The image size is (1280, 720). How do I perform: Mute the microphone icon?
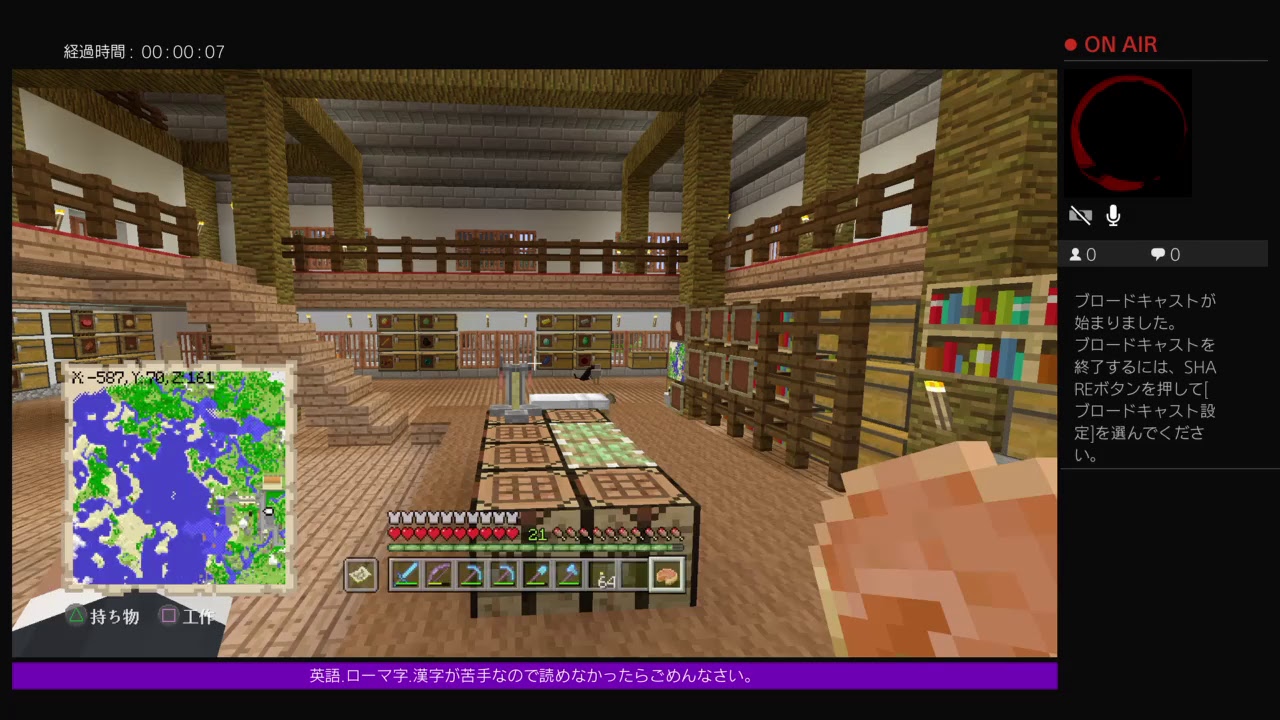[x=1112, y=215]
